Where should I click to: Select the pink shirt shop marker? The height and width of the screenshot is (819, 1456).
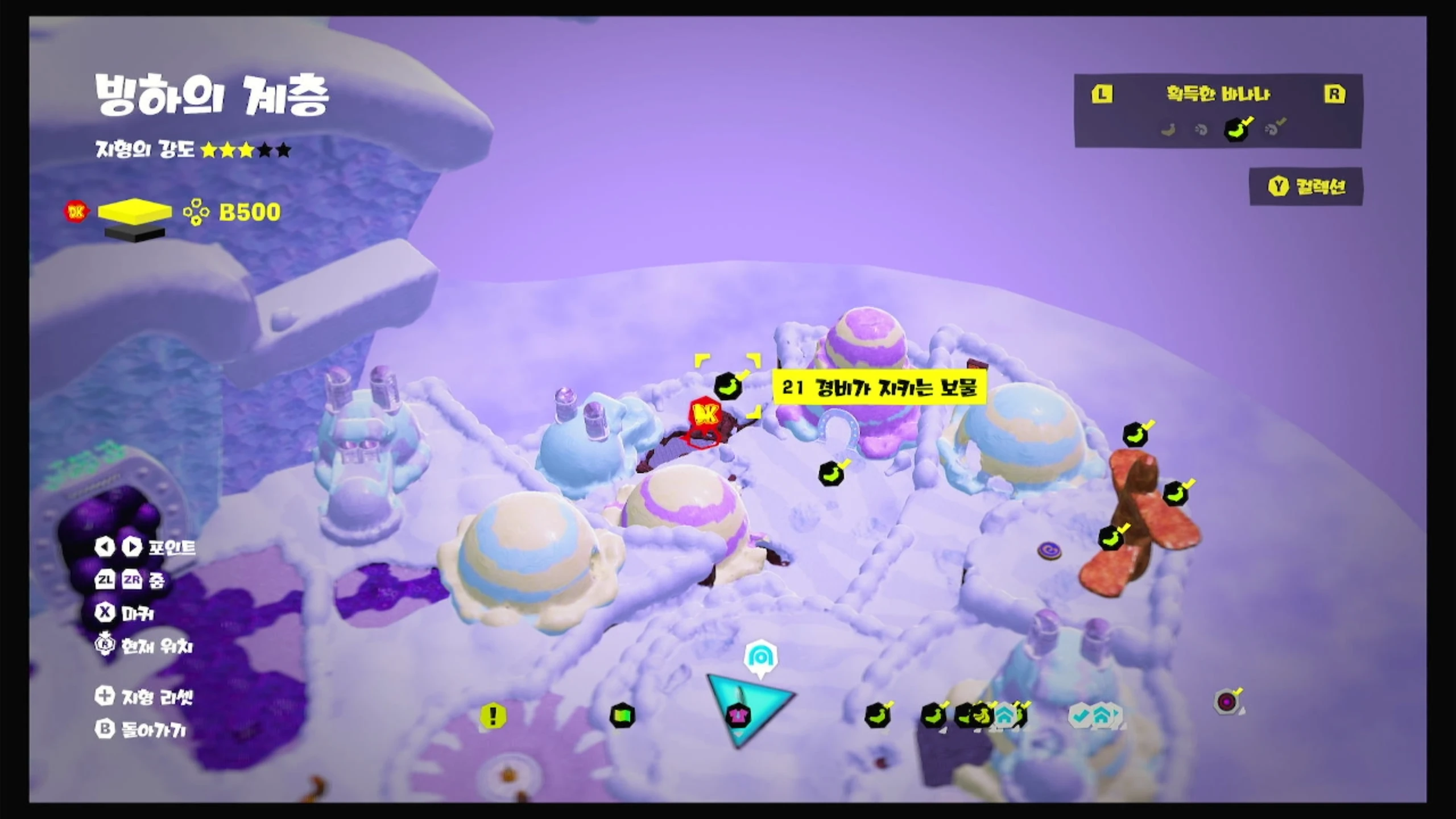click(738, 715)
